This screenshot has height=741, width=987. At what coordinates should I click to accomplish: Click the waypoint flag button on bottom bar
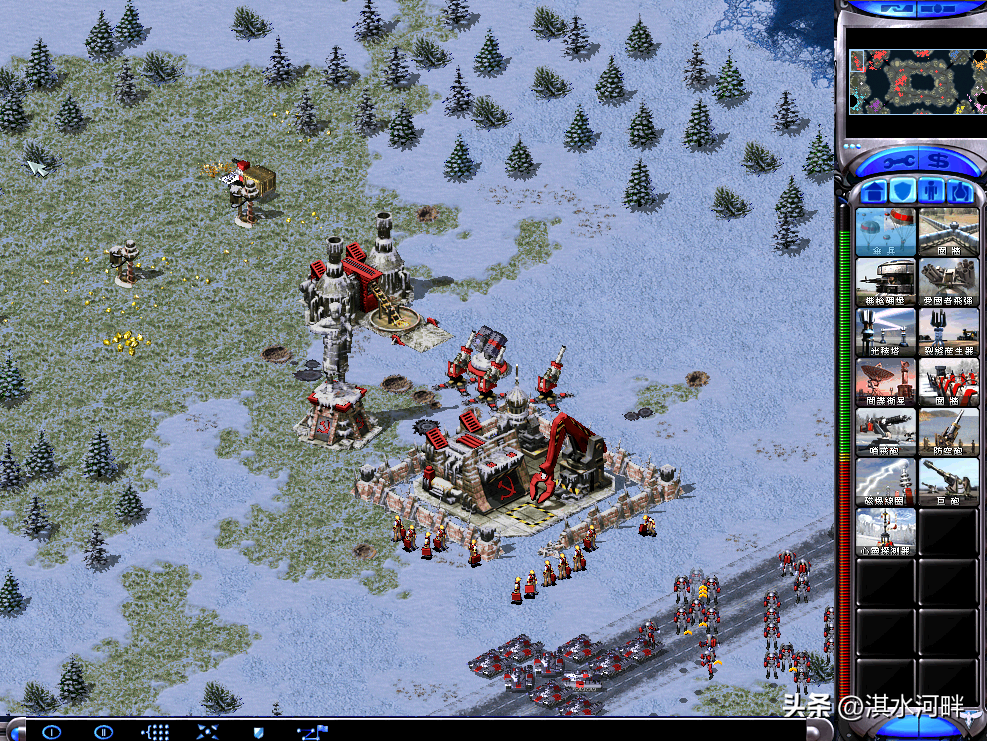[x=312, y=732]
